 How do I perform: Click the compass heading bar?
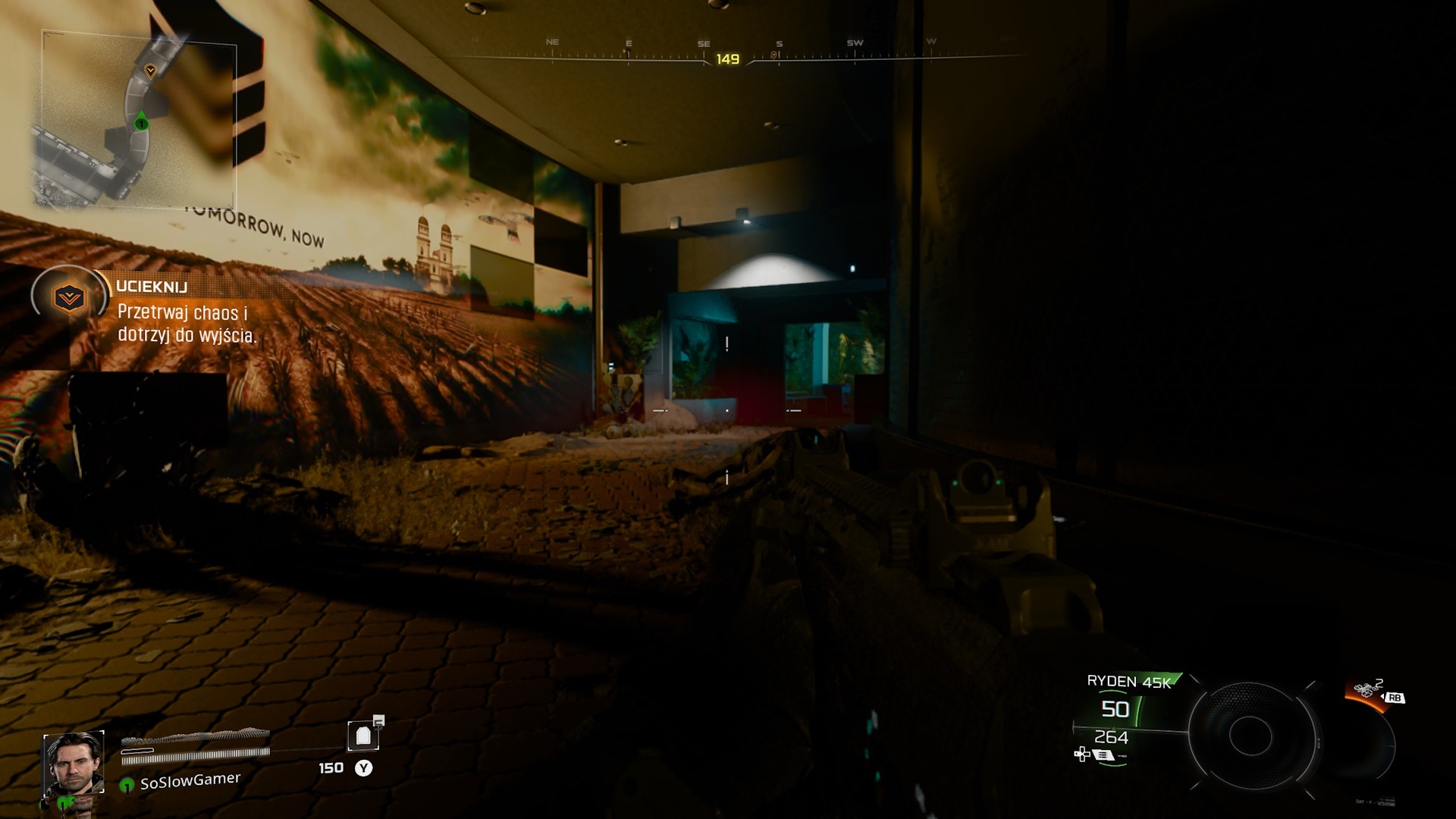728,55
